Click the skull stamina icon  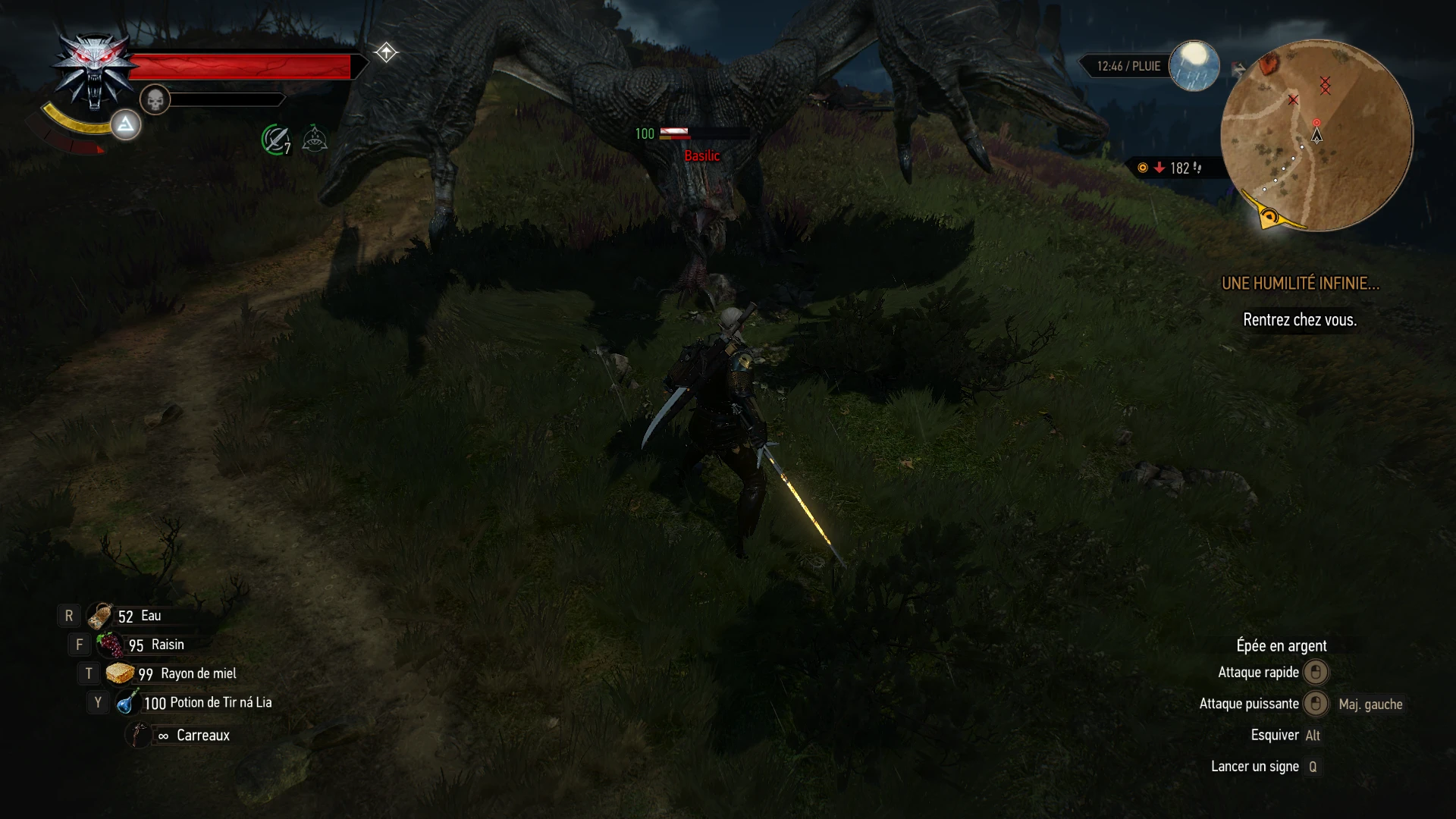point(157,99)
